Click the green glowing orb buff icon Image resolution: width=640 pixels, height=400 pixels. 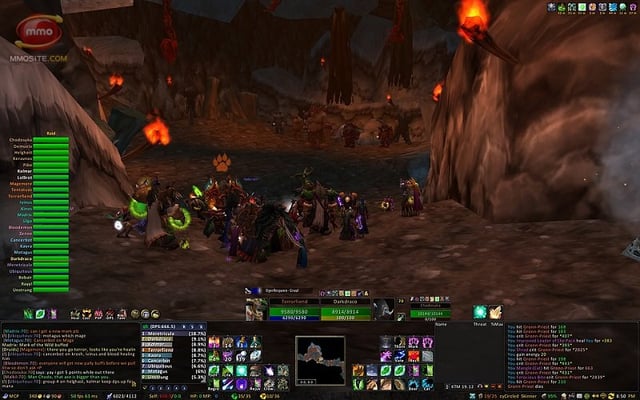pyautogui.click(x=481, y=313)
